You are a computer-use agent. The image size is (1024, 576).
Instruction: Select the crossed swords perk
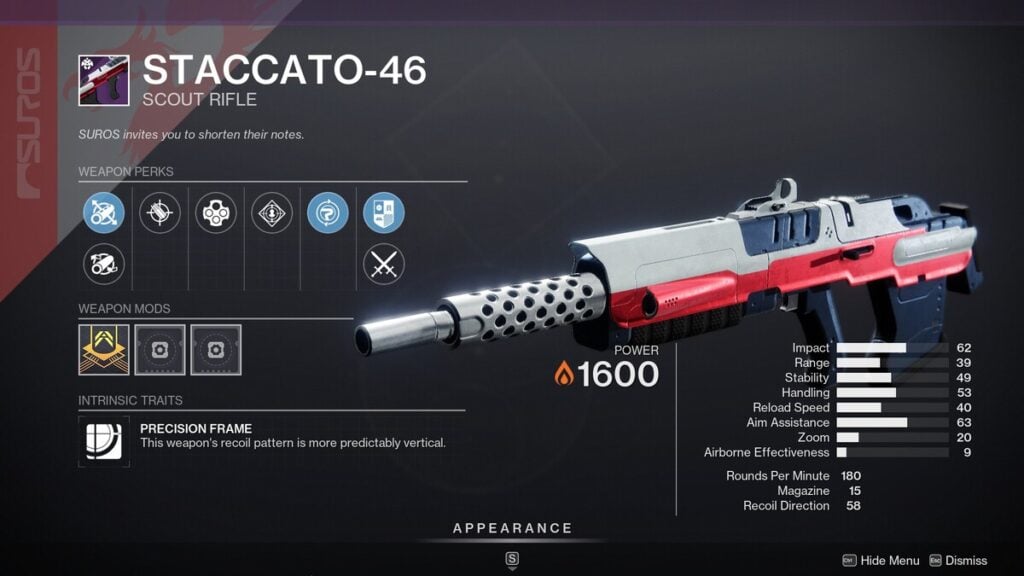[x=384, y=265]
